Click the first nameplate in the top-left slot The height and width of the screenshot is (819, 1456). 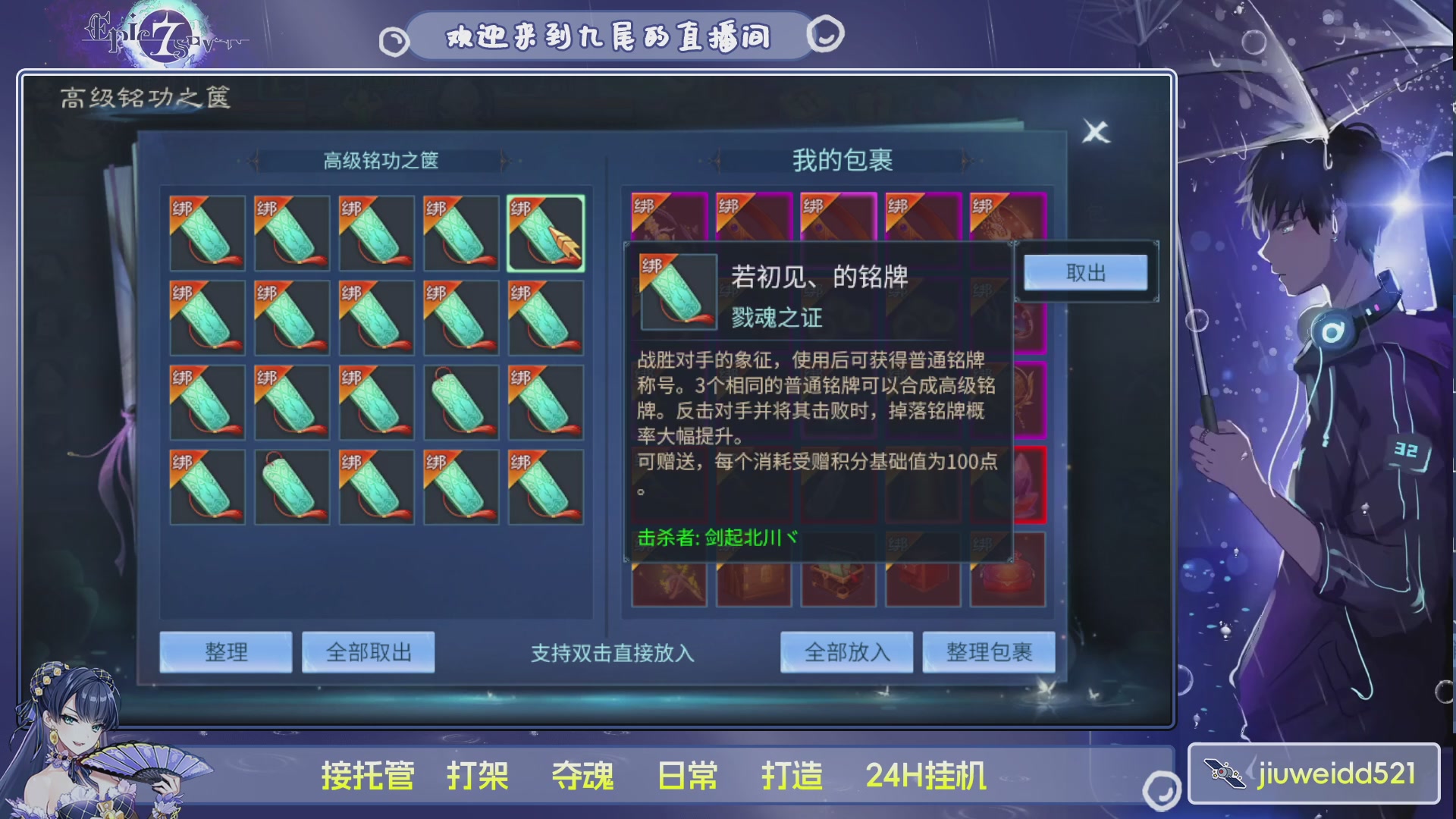click(206, 233)
